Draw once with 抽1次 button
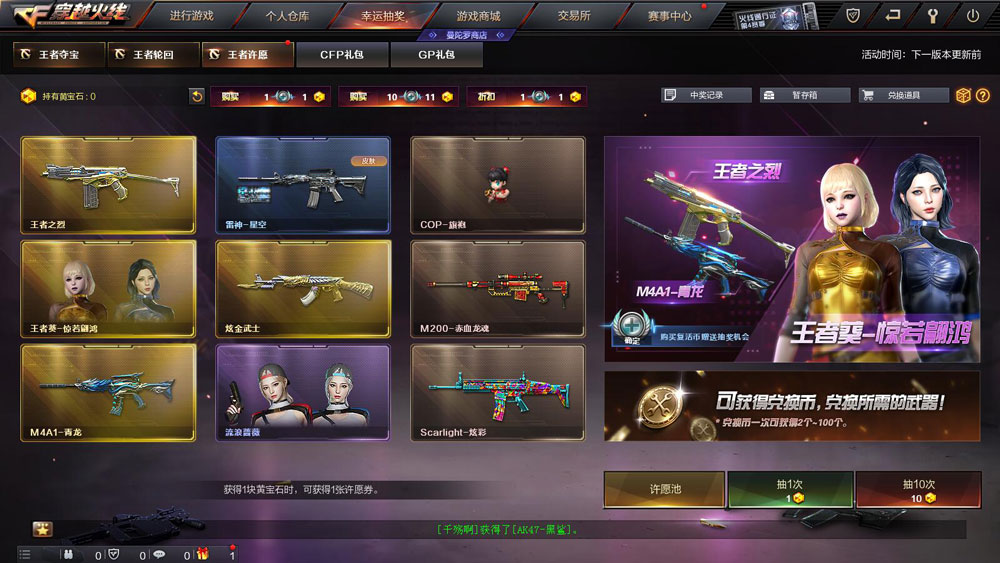The image size is (1000, 563). point(790,490)
